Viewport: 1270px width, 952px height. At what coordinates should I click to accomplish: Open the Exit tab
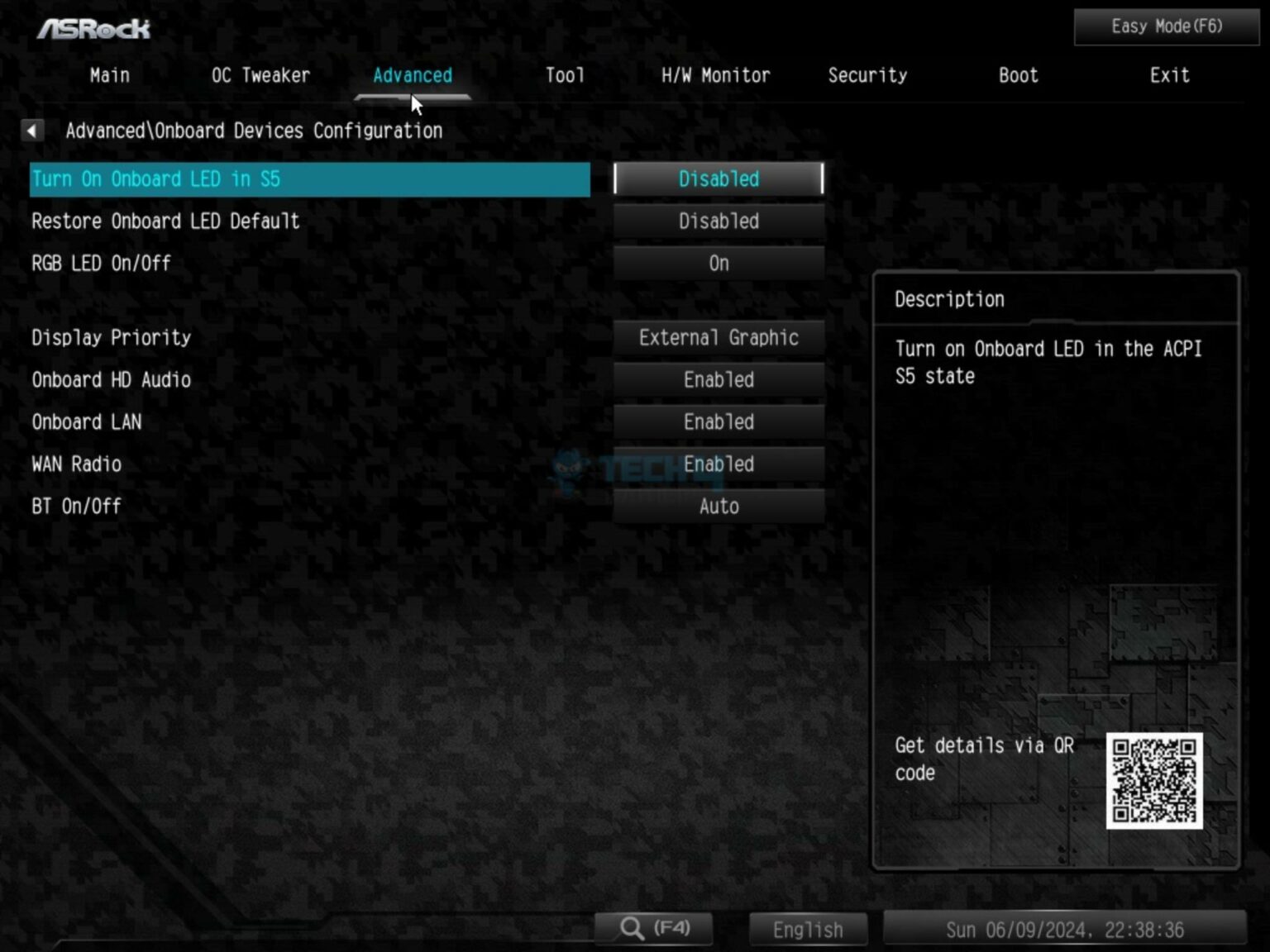coord(1169,76)
